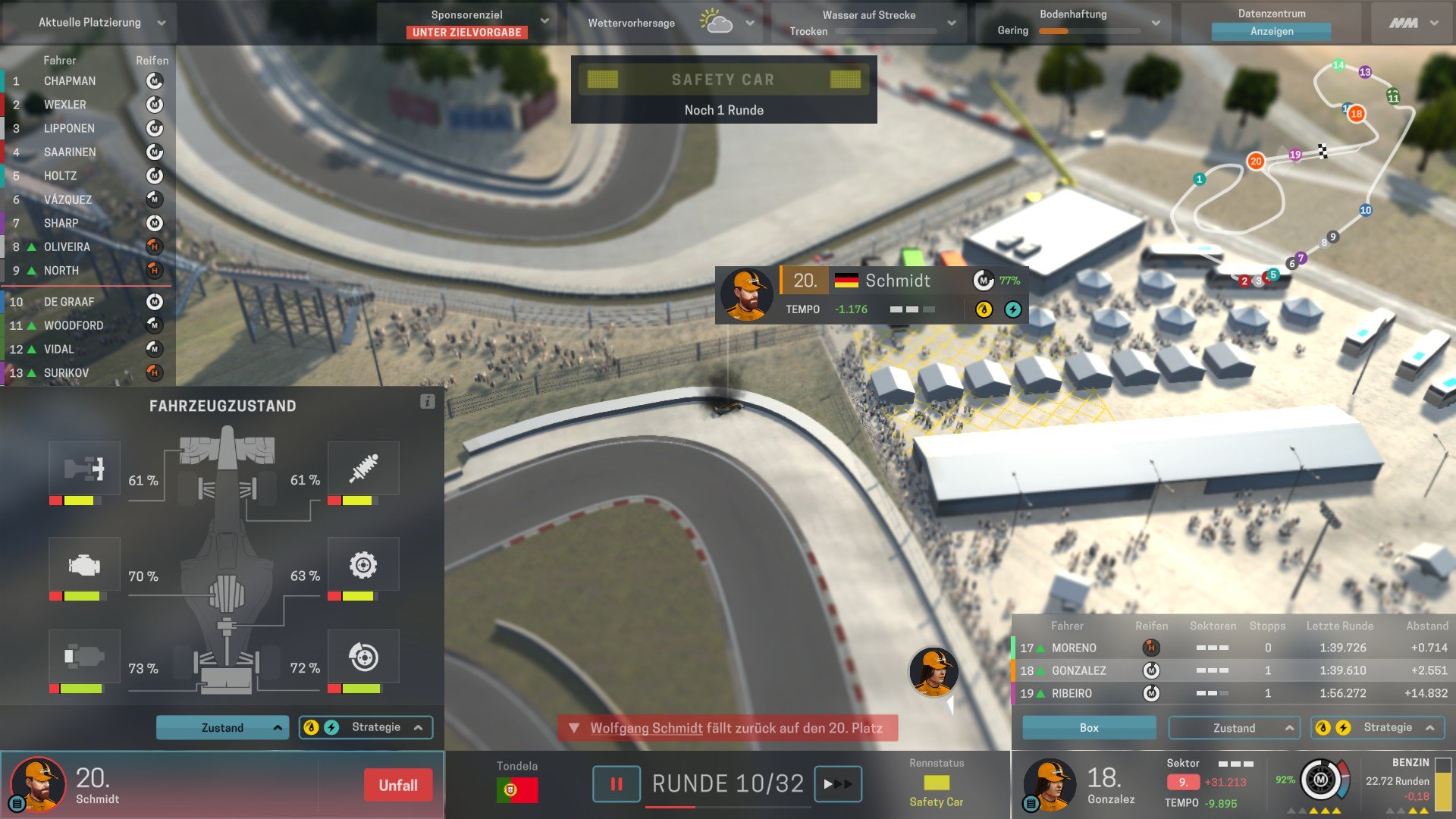Click Anzeigen under Datenzentrum
This screenshot has height=819, width=1456.
(1271, 32)
